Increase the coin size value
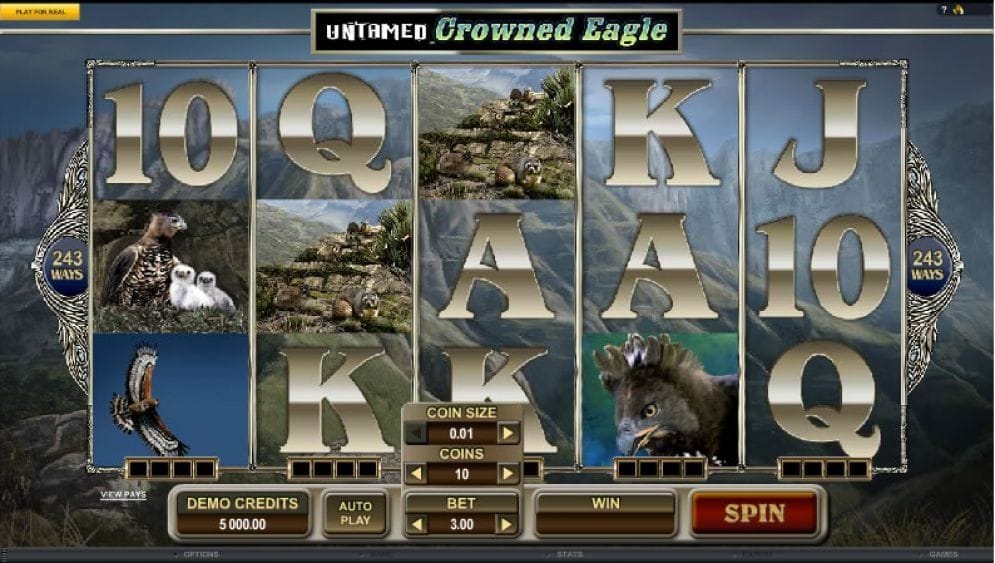Viewport: 995px width, 563px height. pos(509,433)
